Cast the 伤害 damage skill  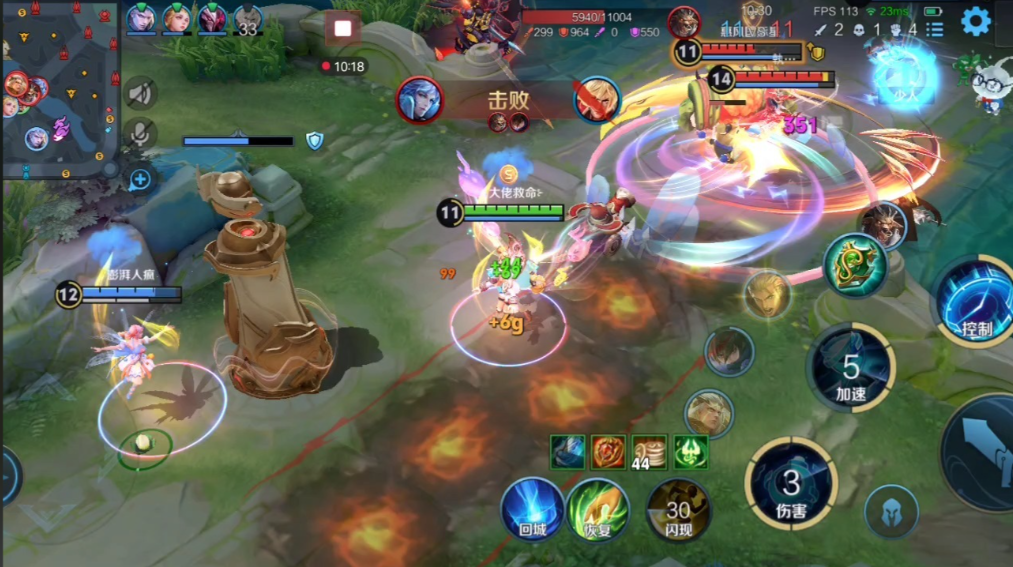pos(791,484)
